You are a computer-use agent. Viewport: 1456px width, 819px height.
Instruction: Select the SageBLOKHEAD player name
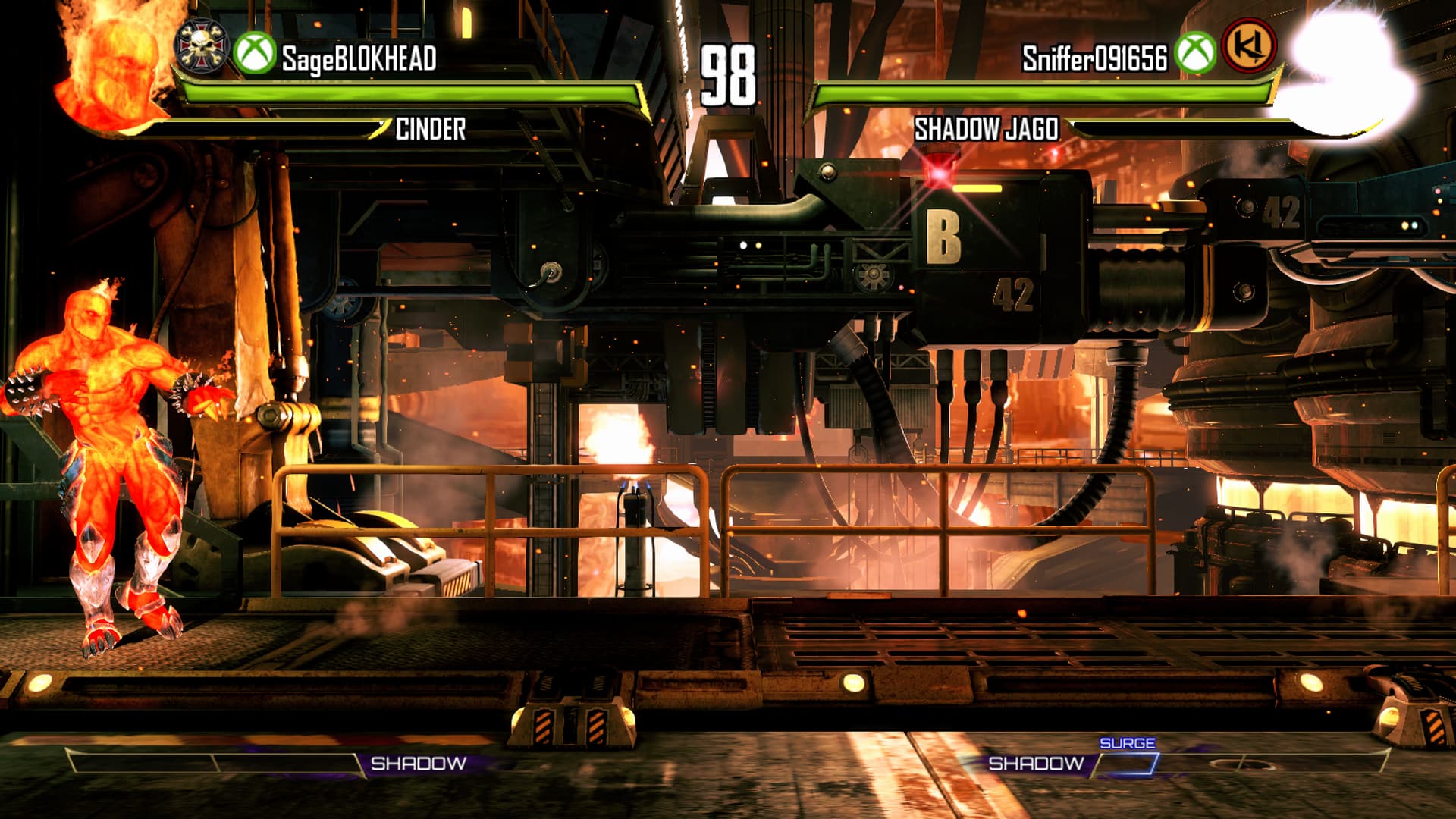[x=359, y=58]
